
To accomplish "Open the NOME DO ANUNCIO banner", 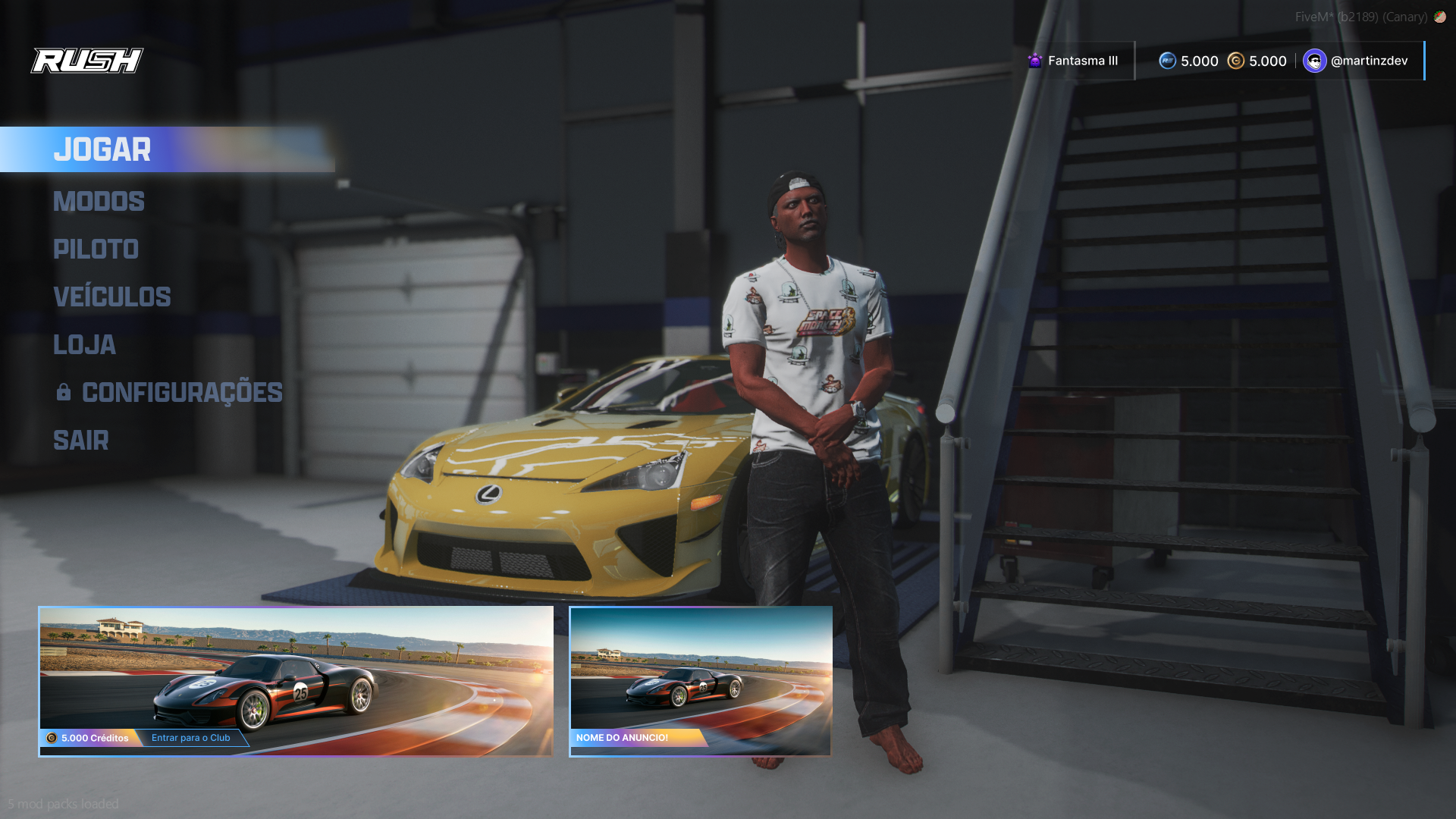I will pyautogui.click(x=700, y=680).
